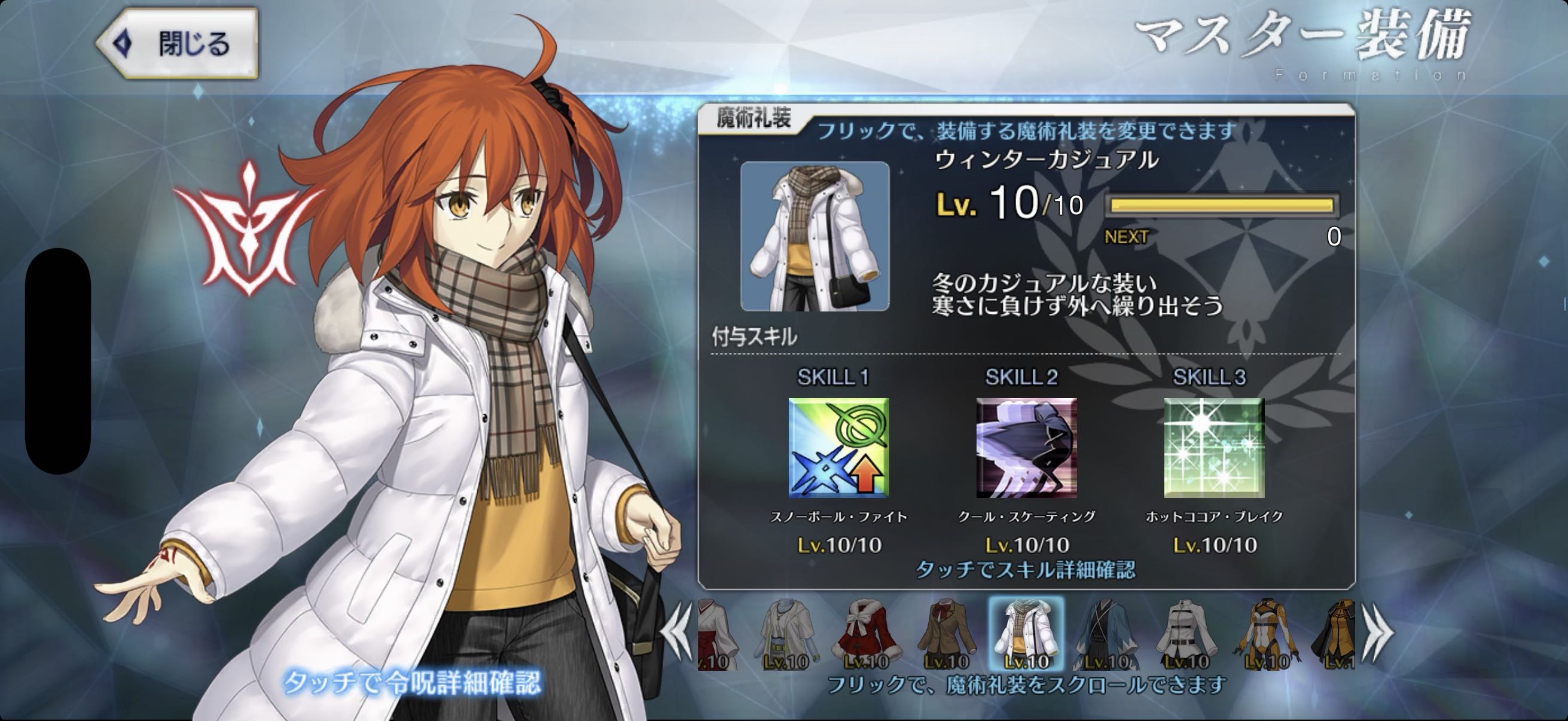Close the Master Equipment screen
The image size is (1568, 721).
click(x=177, y=43)
